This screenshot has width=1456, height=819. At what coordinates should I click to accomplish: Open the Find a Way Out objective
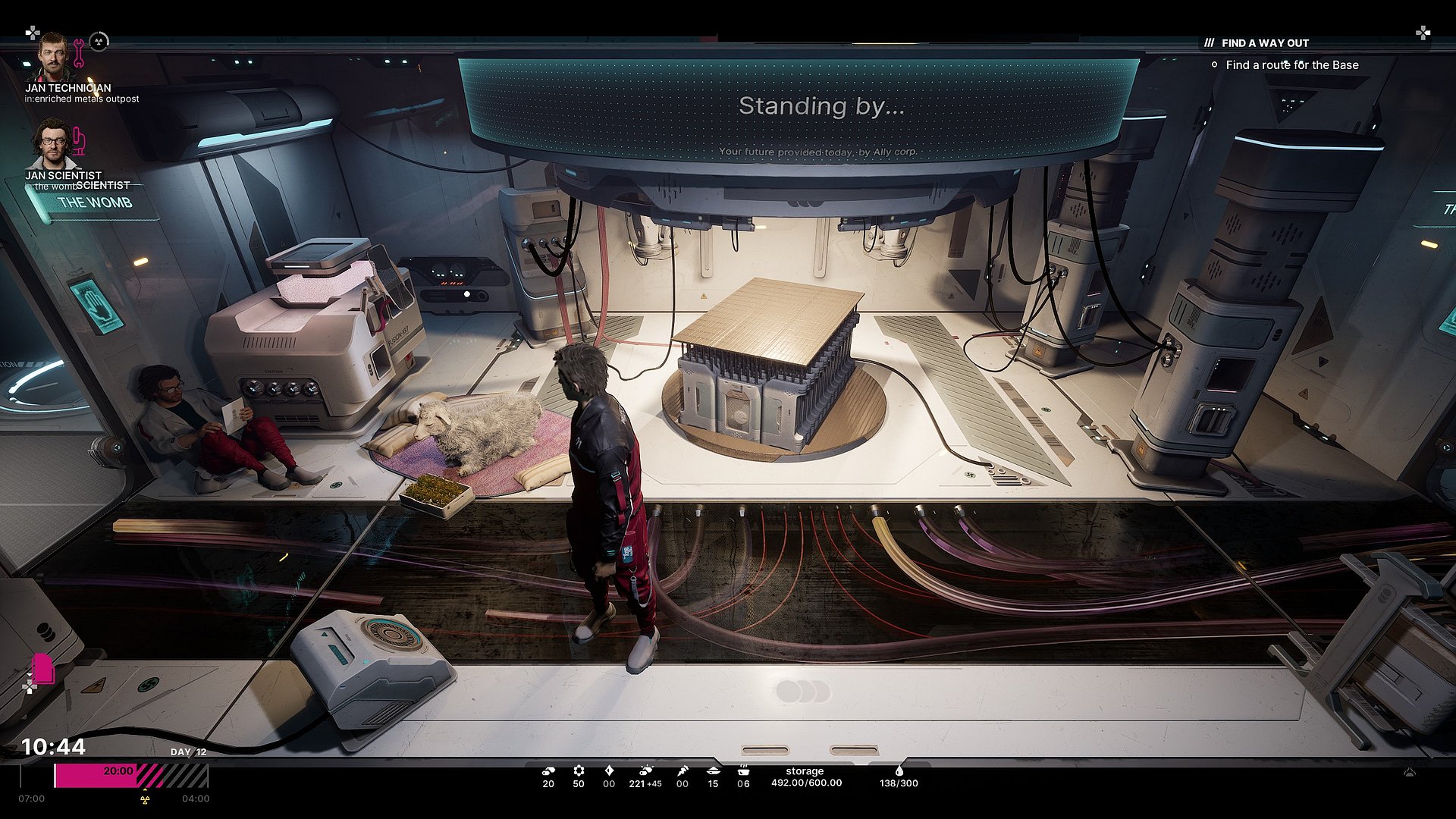[1265, 43]
